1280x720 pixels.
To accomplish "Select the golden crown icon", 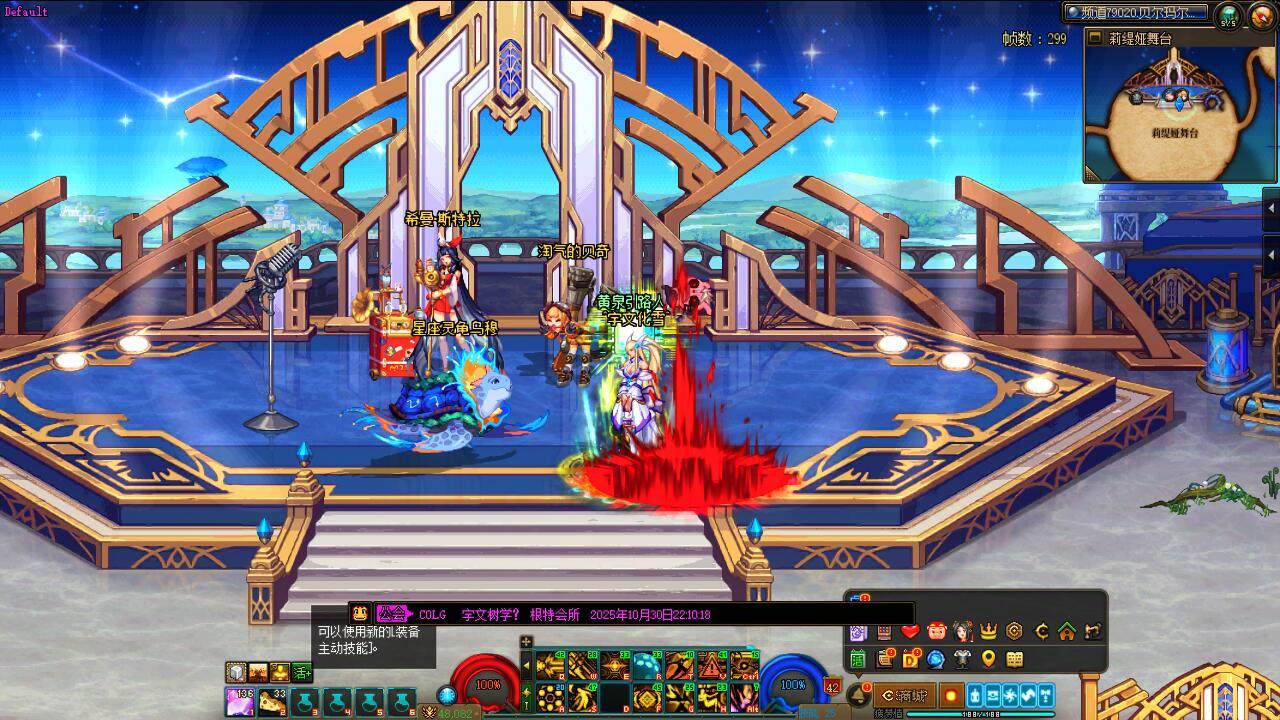I will [988, 631].
